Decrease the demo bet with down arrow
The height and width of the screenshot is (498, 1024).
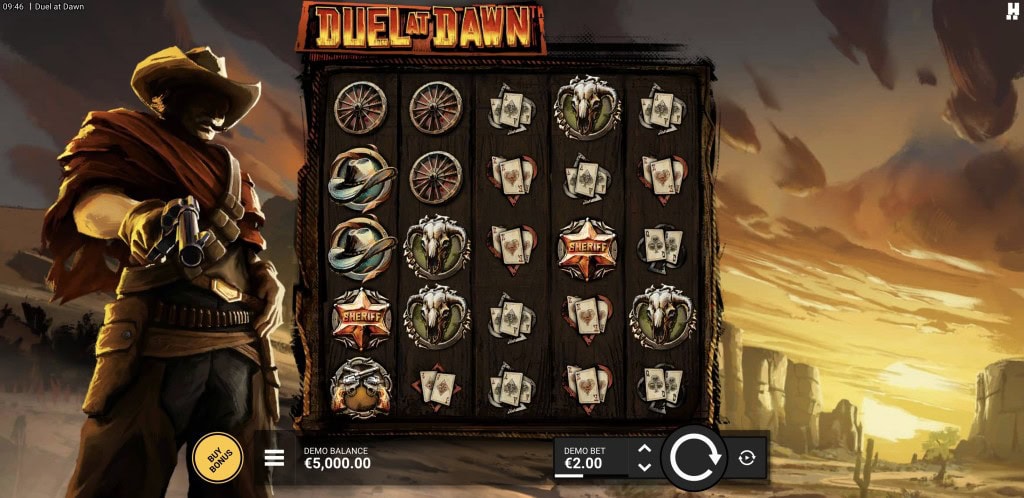644,467
